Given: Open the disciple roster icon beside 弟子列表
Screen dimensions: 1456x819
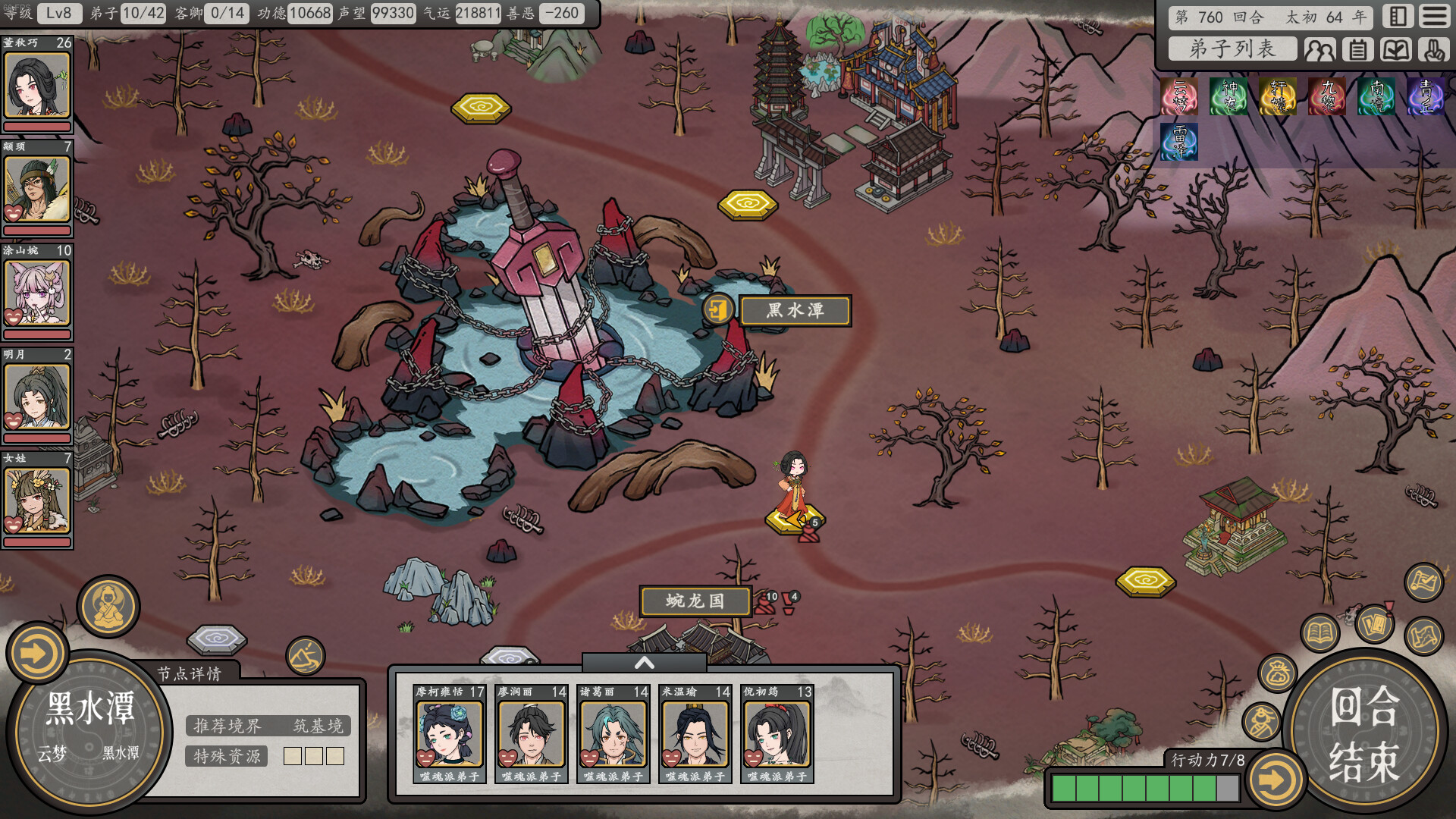Looking at the screenshot, I should 1319,49.
